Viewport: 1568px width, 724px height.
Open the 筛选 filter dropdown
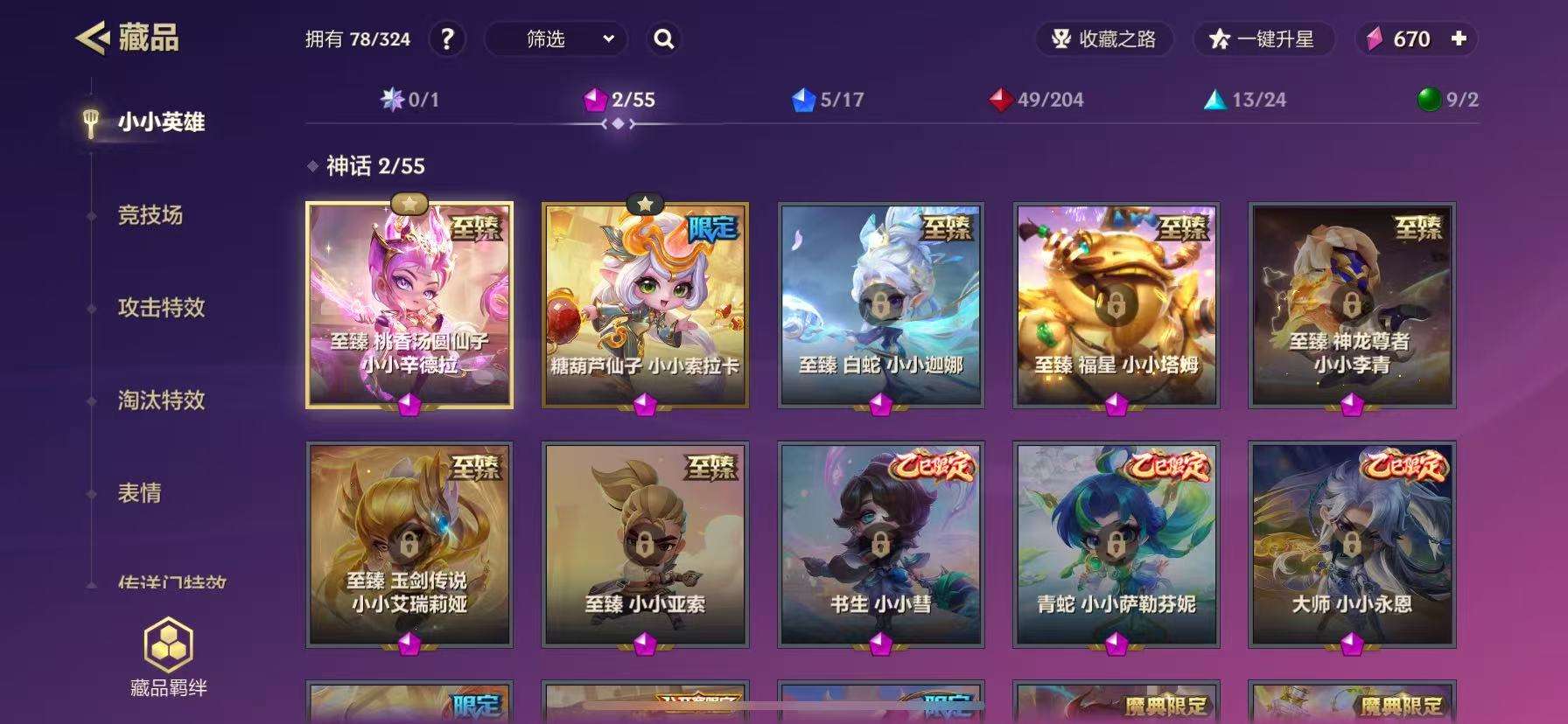point(556,39)
